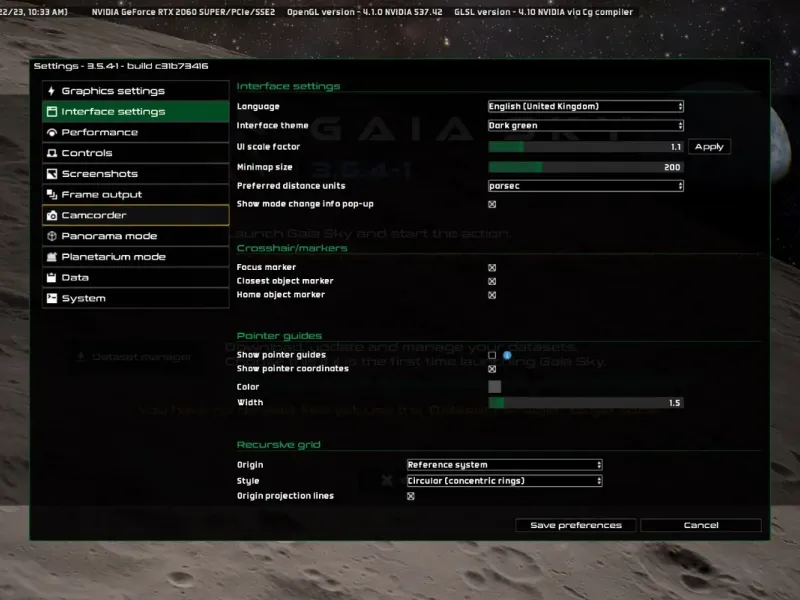
Task: Open the Camcorder settings section
Action: coord(135,215)
